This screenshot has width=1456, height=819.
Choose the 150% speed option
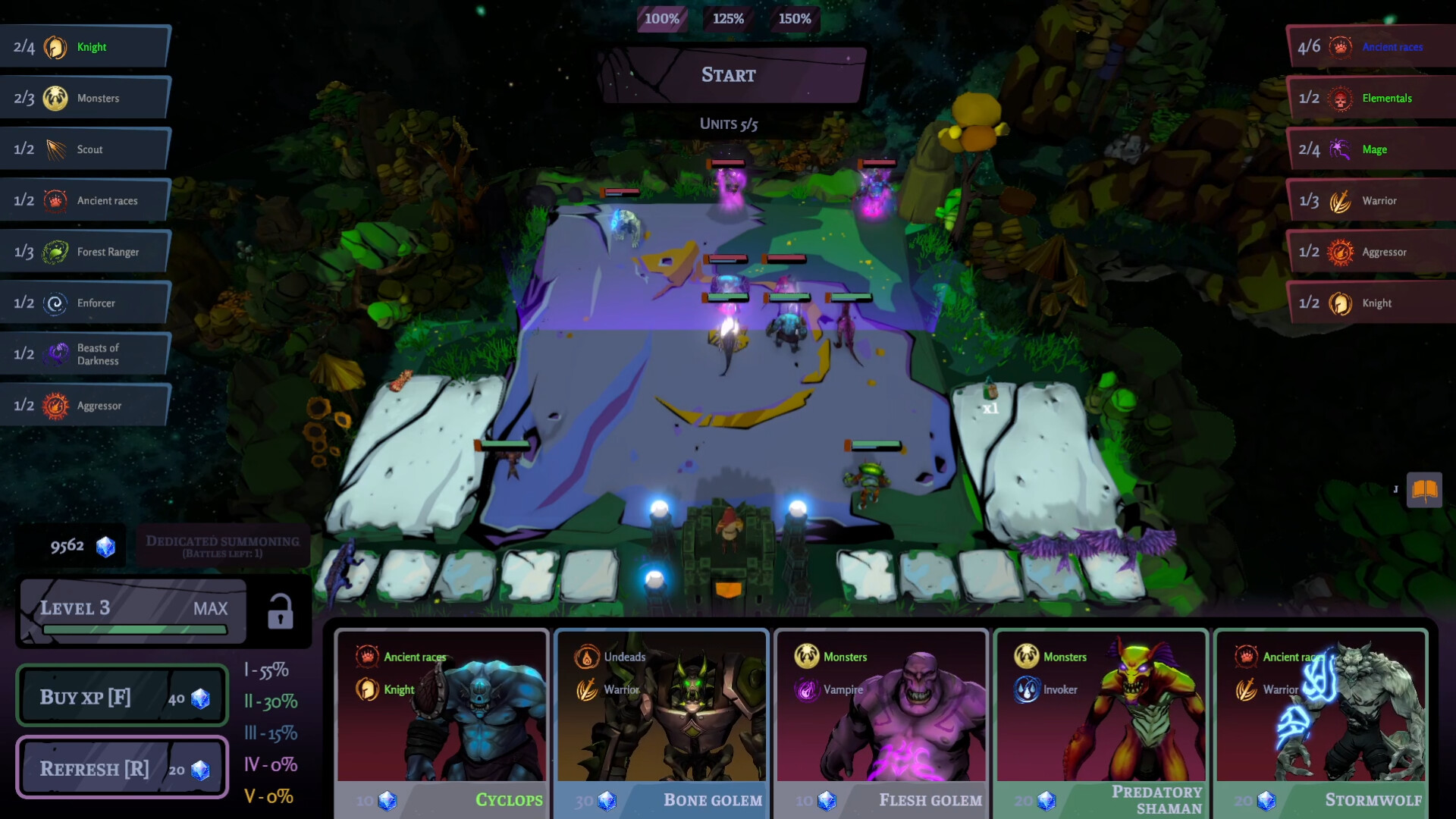point(795,19)
